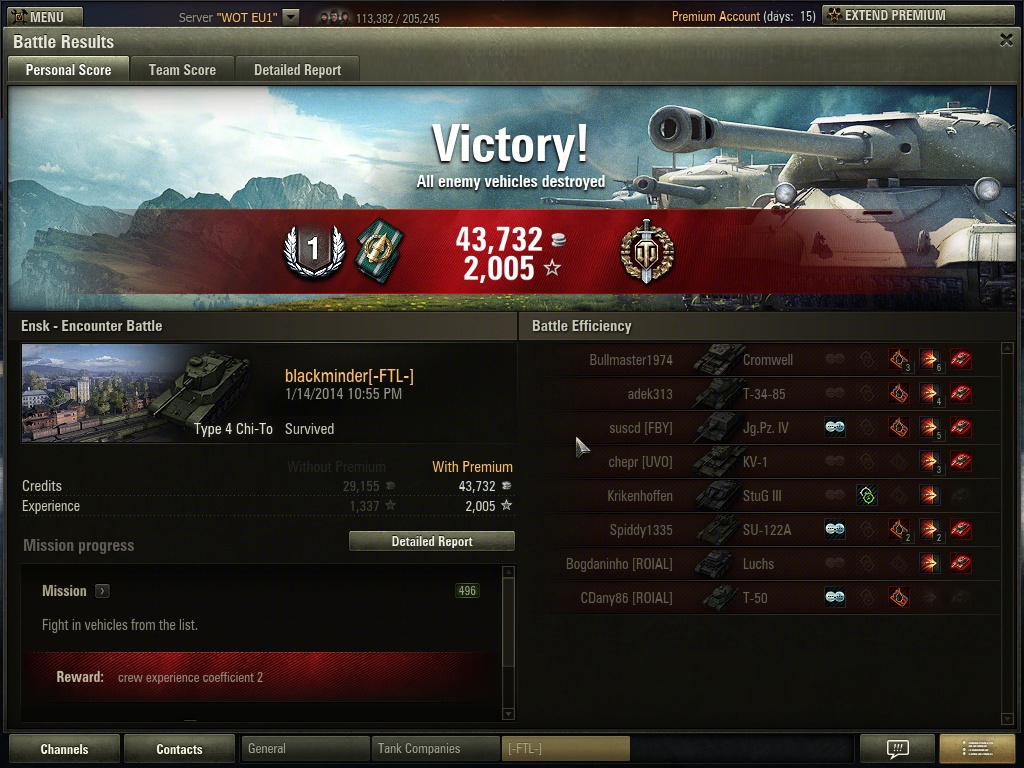Switch to the Detailed Report tab
Viewport: 1024px width, 768px height.
[297, 70]
